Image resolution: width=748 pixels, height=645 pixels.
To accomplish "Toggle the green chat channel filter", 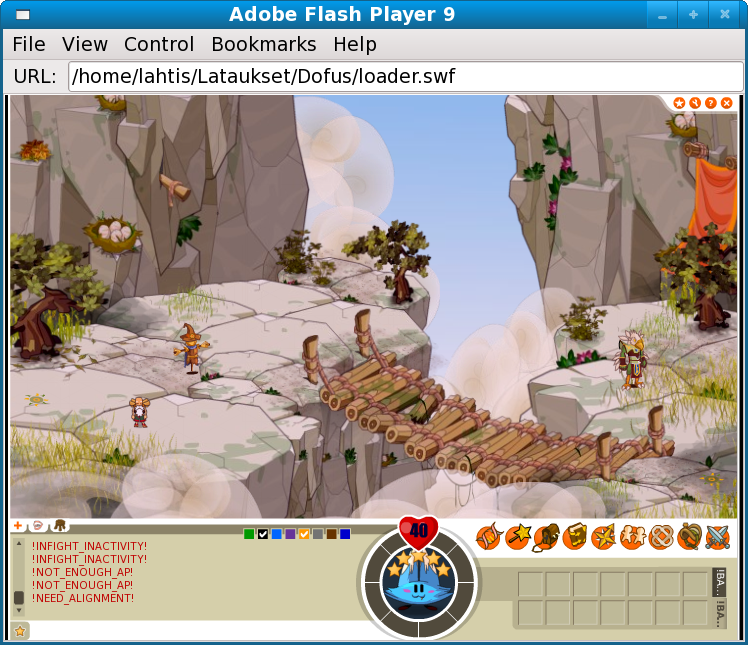I will [x=249, y=534].
